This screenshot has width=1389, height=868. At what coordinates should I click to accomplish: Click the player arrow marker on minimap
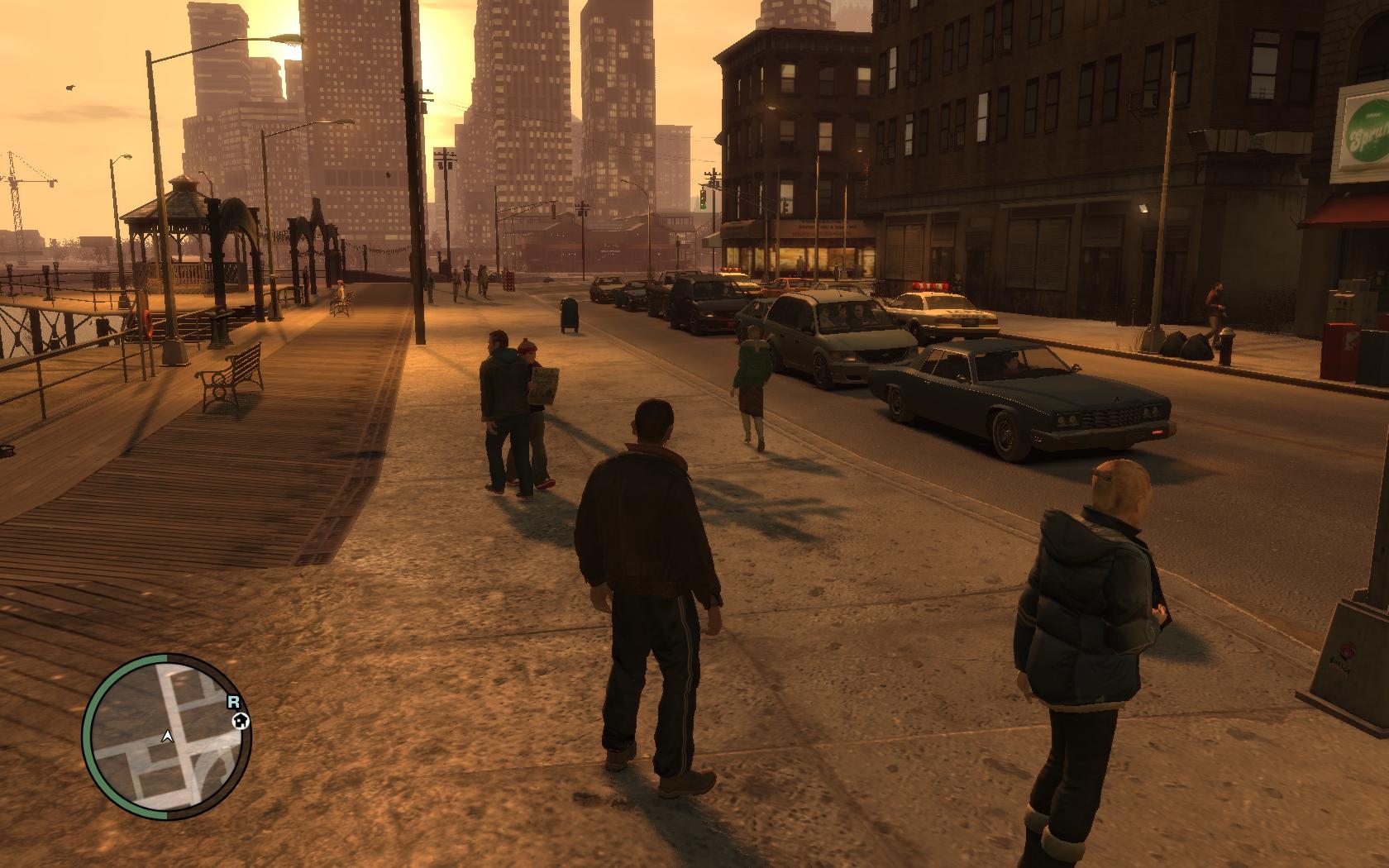click(168, 735)
